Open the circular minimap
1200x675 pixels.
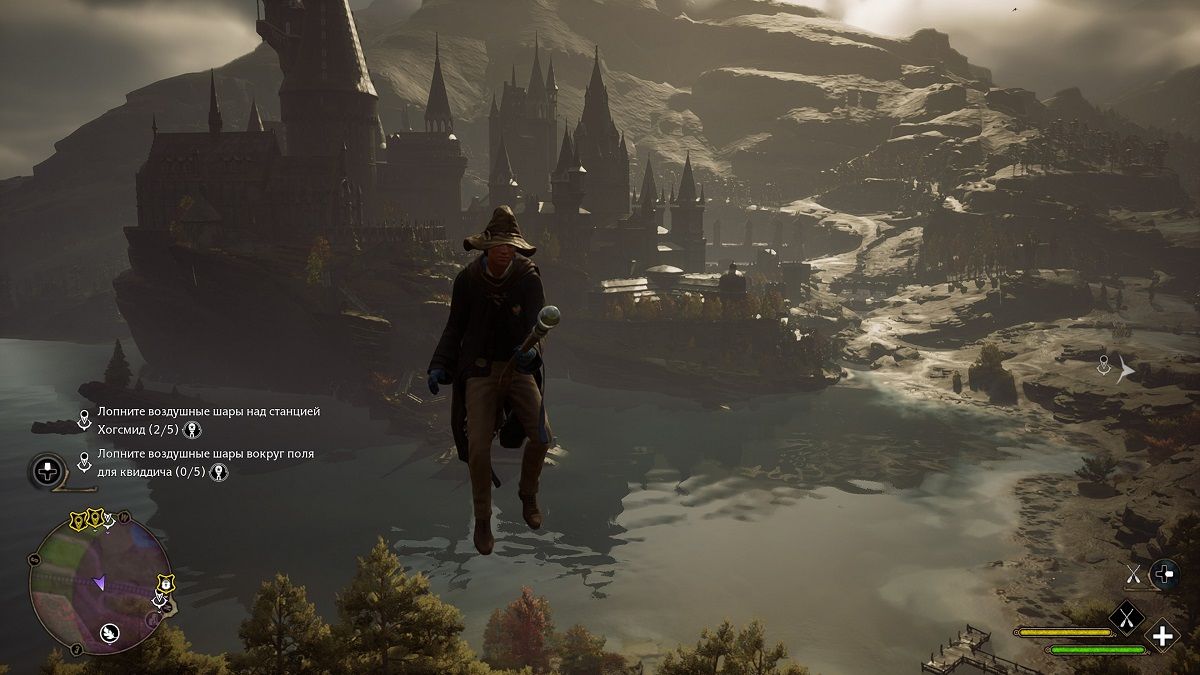[x=98, y=585]
